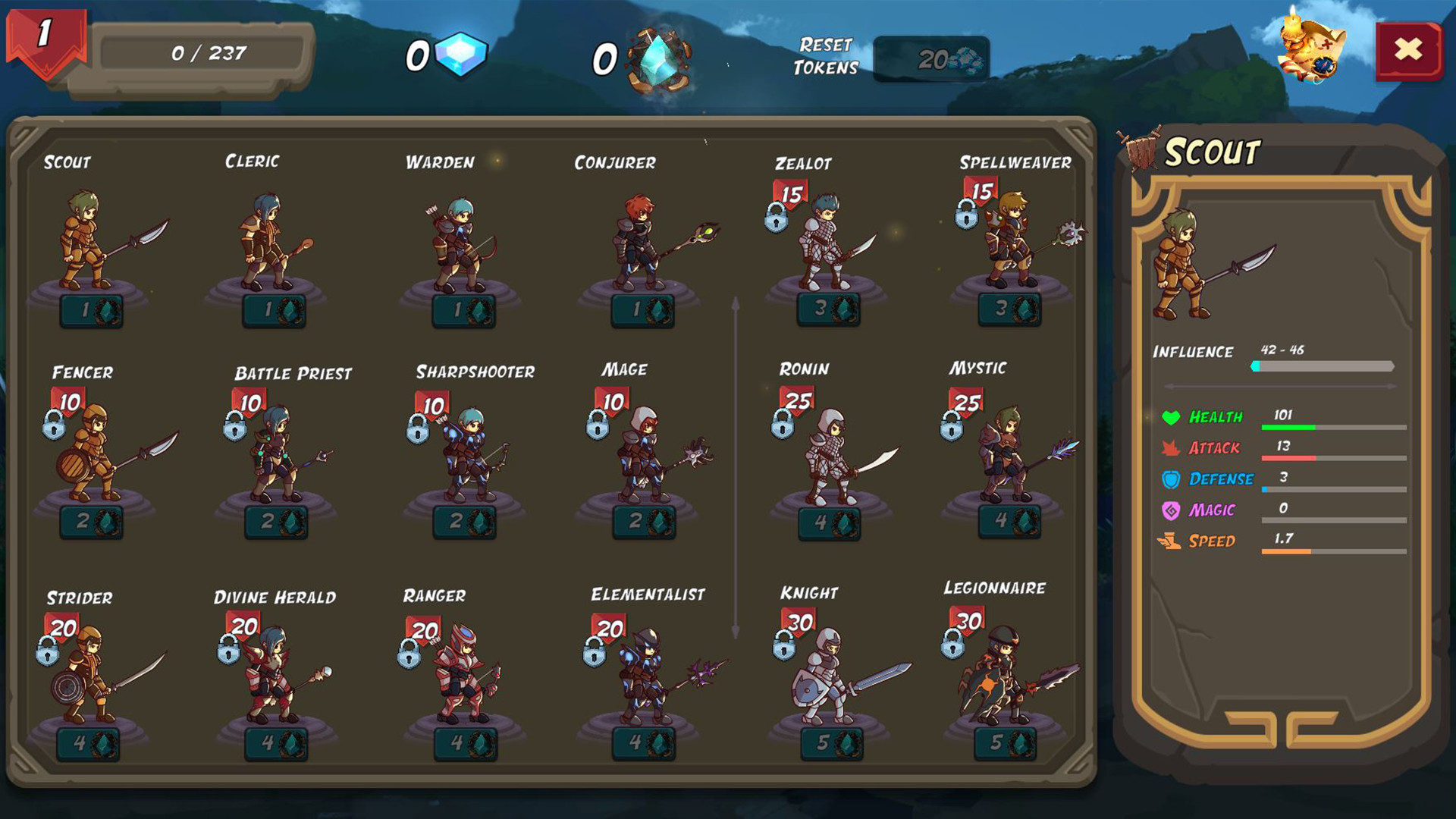Click the lock icon on Mage
Viewport: 1456px width, 819px height.
[598, 427]
